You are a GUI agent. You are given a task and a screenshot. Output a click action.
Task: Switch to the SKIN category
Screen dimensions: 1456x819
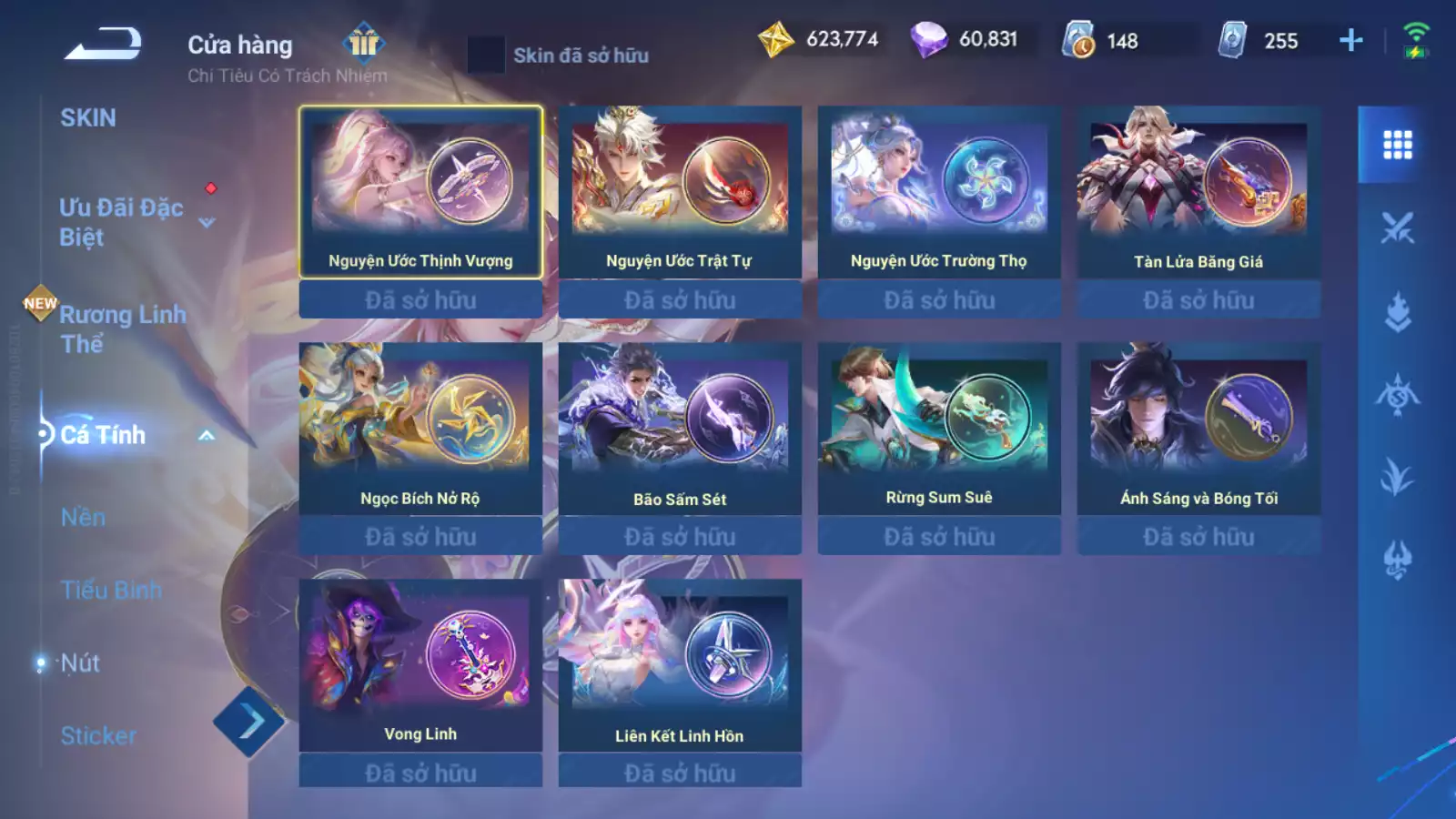pos(88,118)
